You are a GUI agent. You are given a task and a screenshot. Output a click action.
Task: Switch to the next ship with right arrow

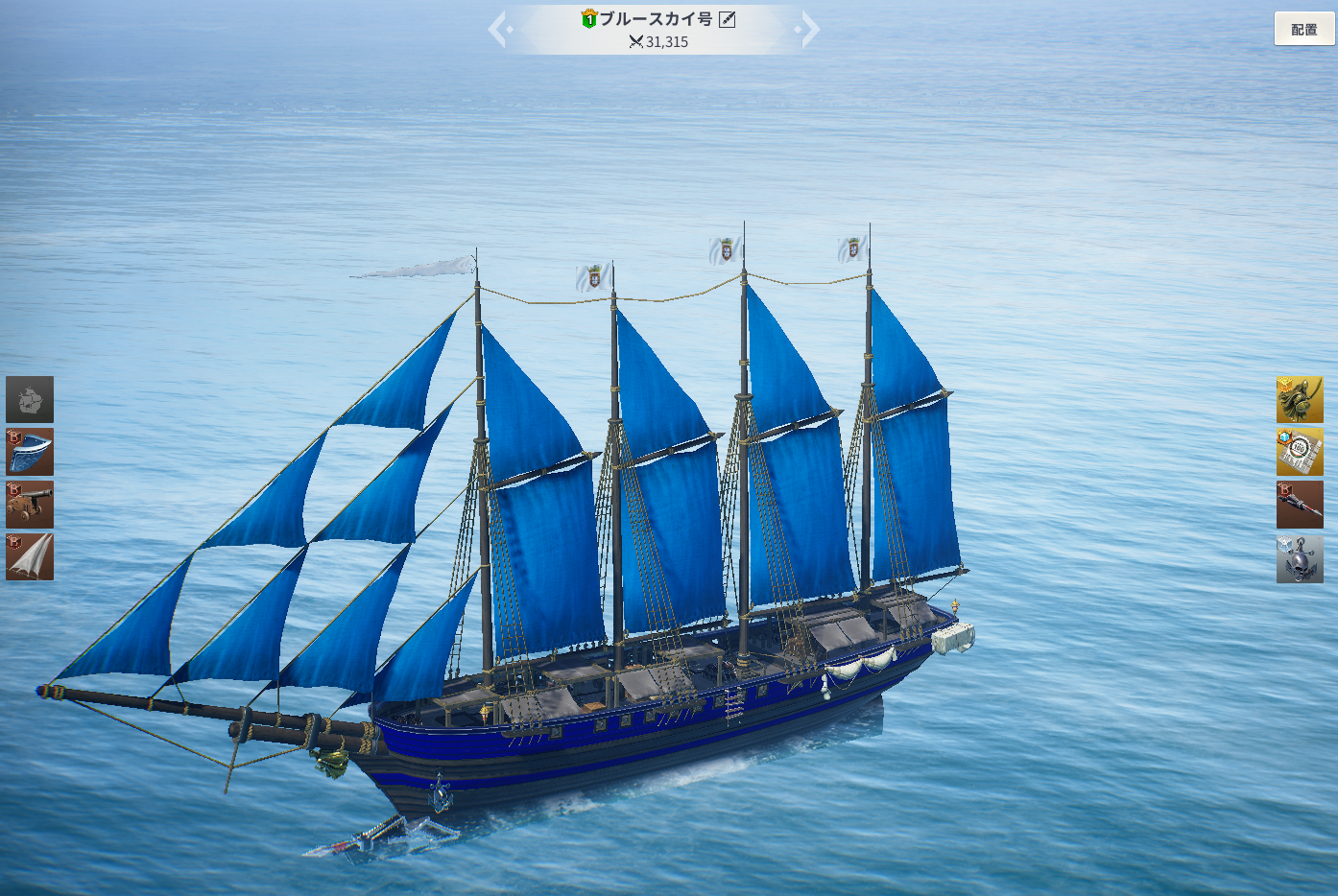click(x=809, y=29)
